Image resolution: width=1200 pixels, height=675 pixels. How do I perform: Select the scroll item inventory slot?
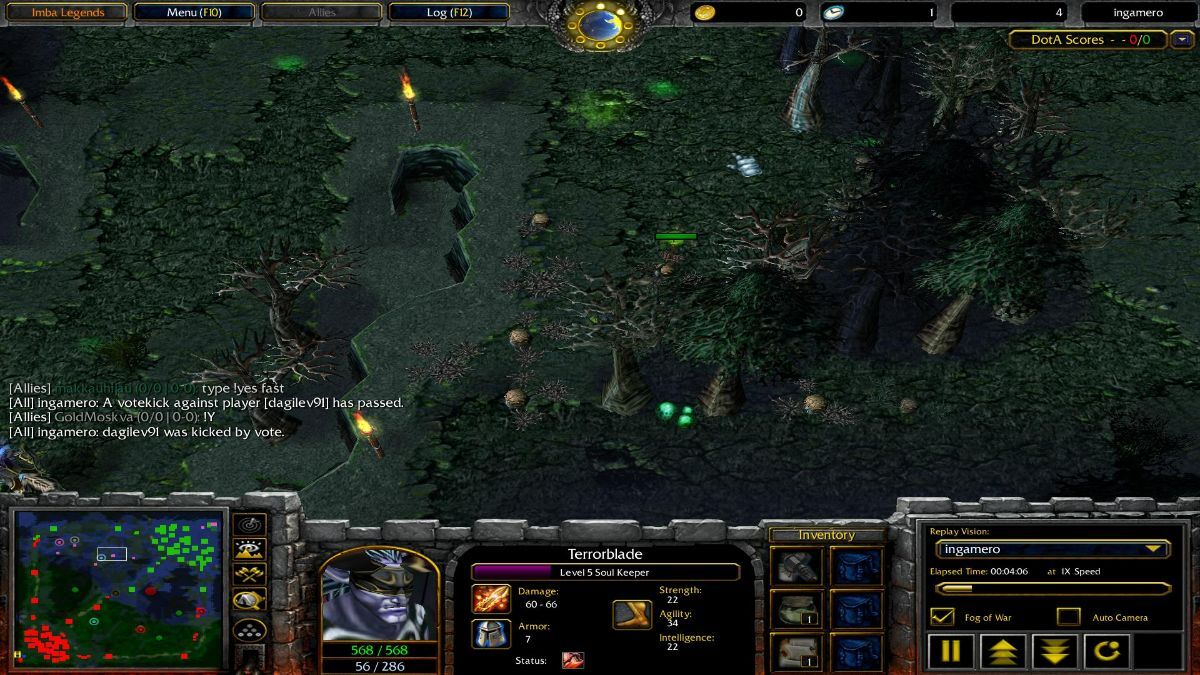[x=798, y=651]
